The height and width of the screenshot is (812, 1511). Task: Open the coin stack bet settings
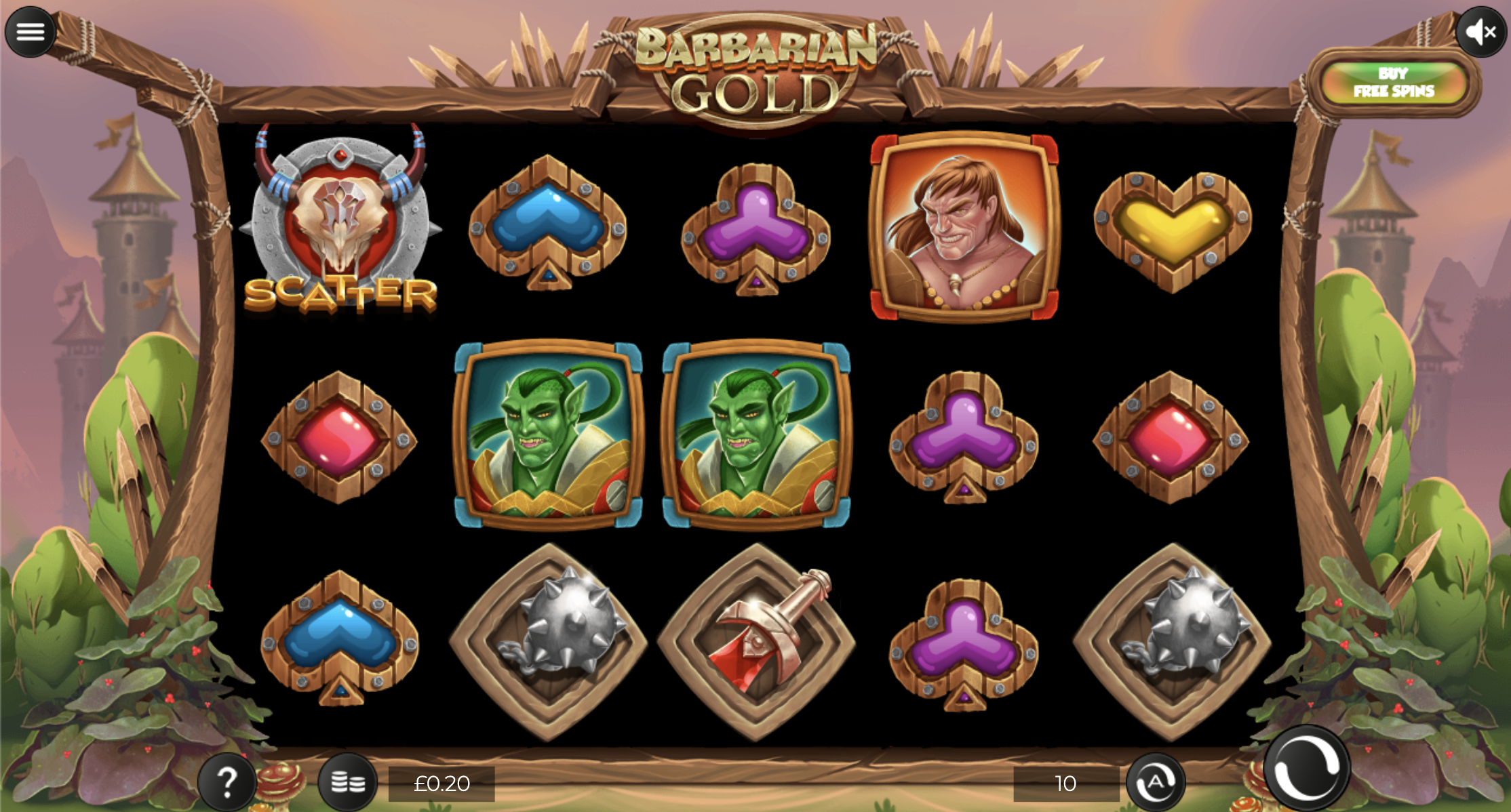(348, 782)
